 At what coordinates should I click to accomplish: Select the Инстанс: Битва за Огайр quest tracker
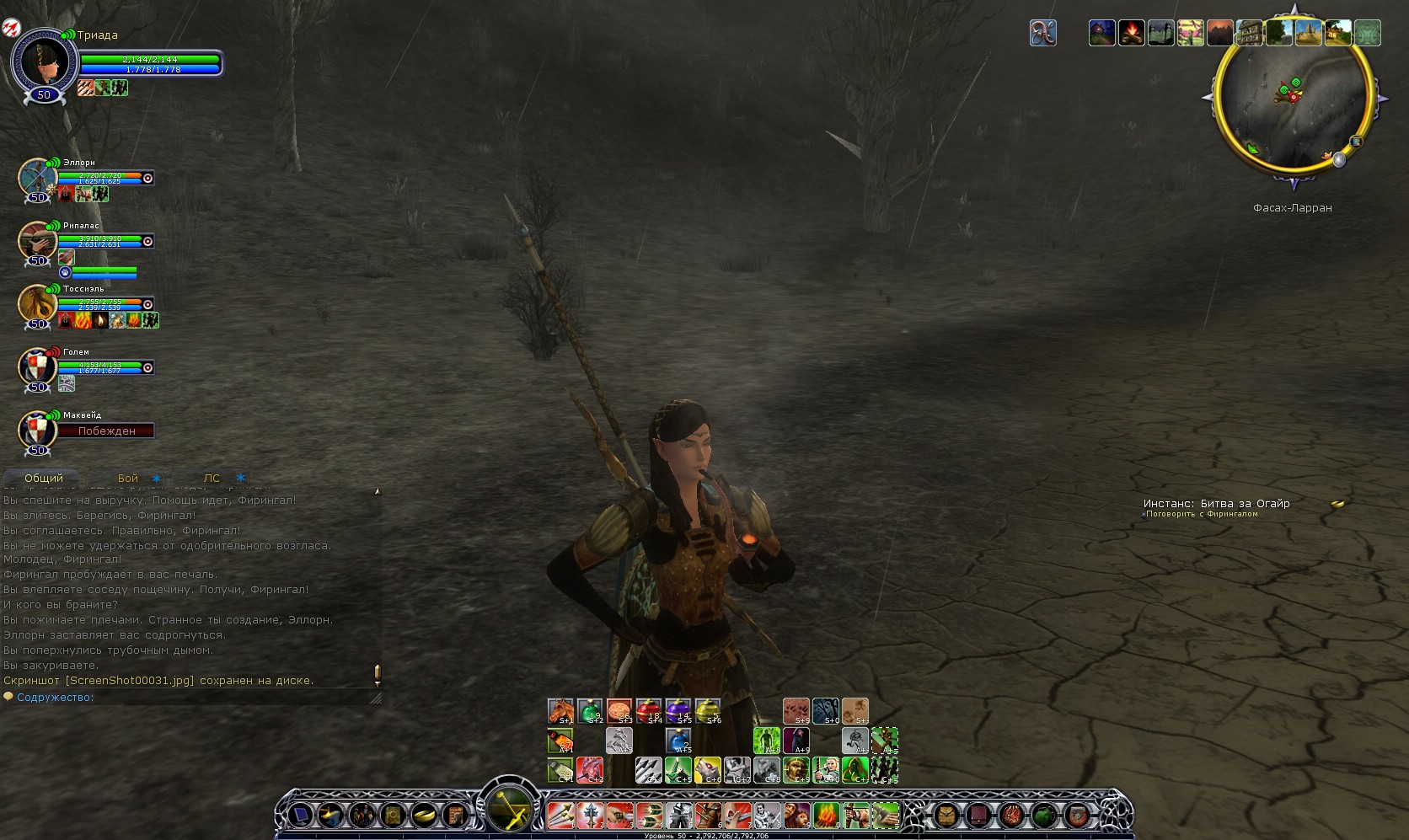pyautogui.click(x=1216, y=504)
